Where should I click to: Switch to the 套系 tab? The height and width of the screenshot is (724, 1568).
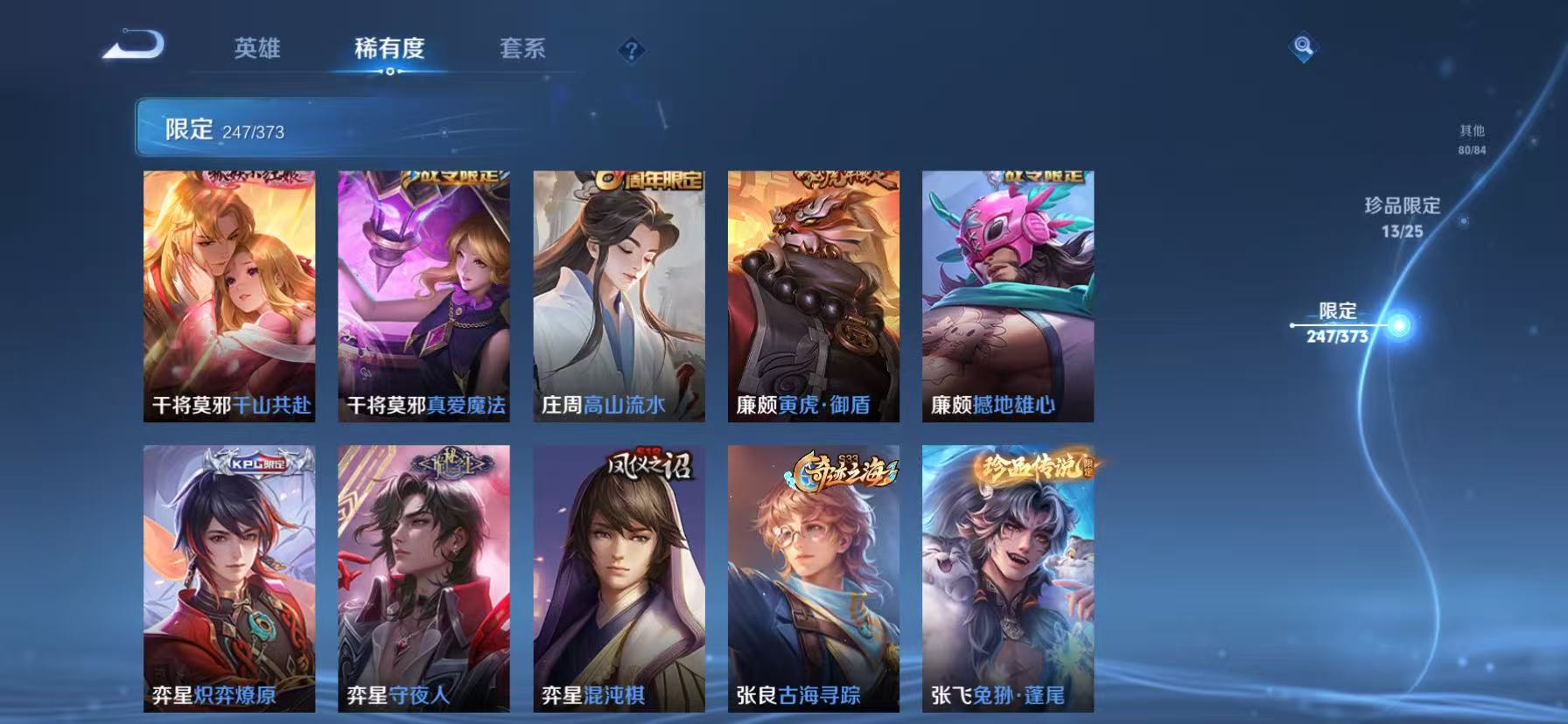point(523,50)
